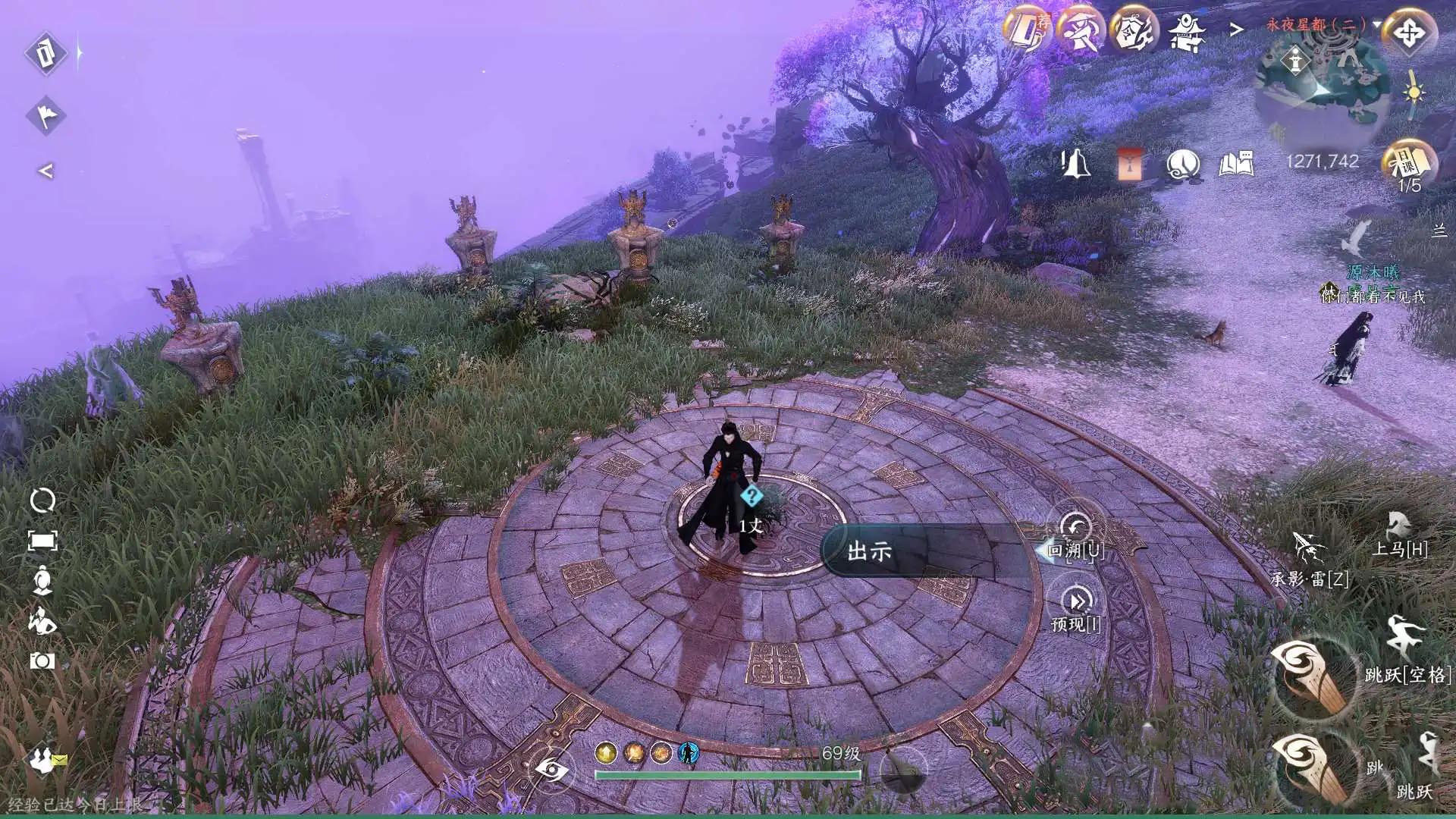This screenshot has height=819, width=1456.
Task: Open the book with chat bubble icon
Action: 1236,163
